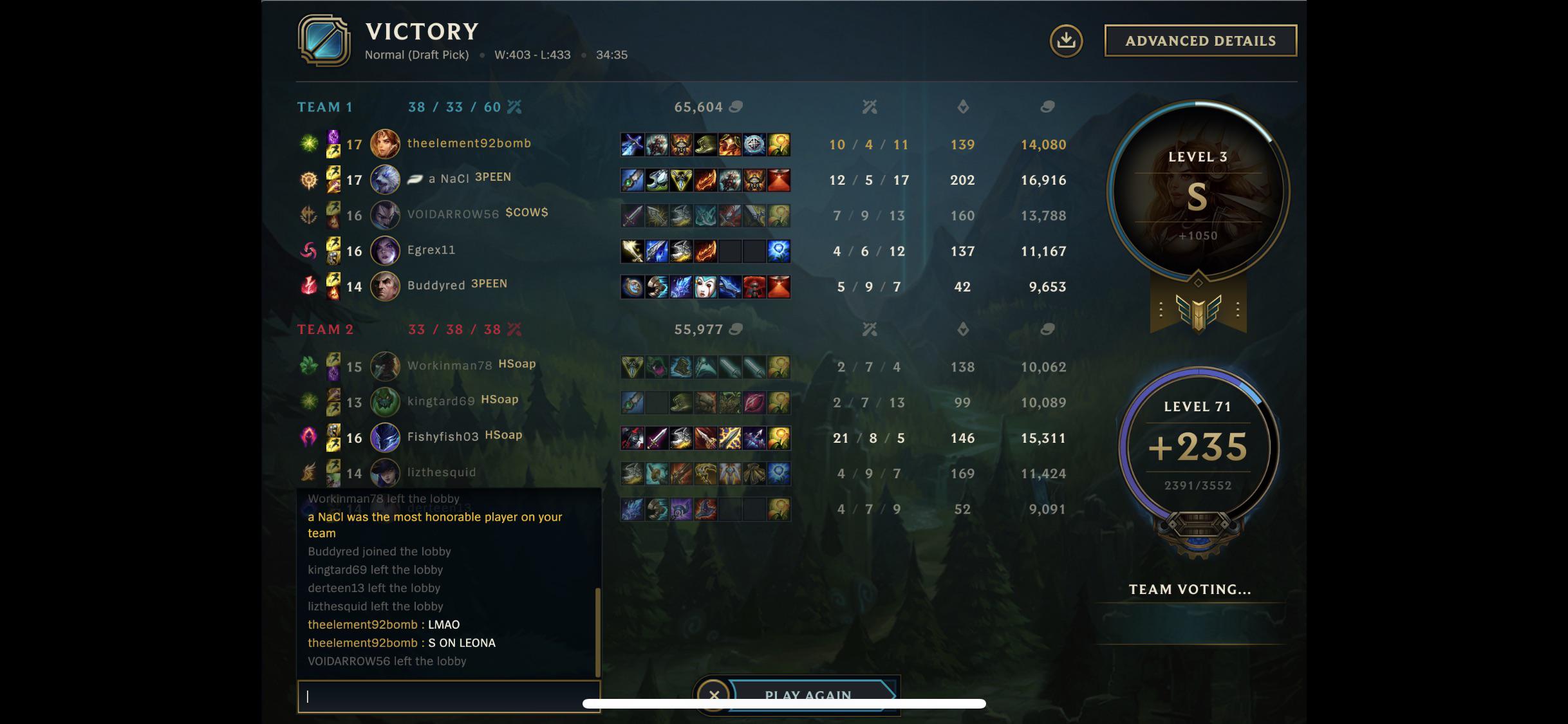Click the download match replay icon
This screenshot has height=724, width=1568.
point(1065,40)
